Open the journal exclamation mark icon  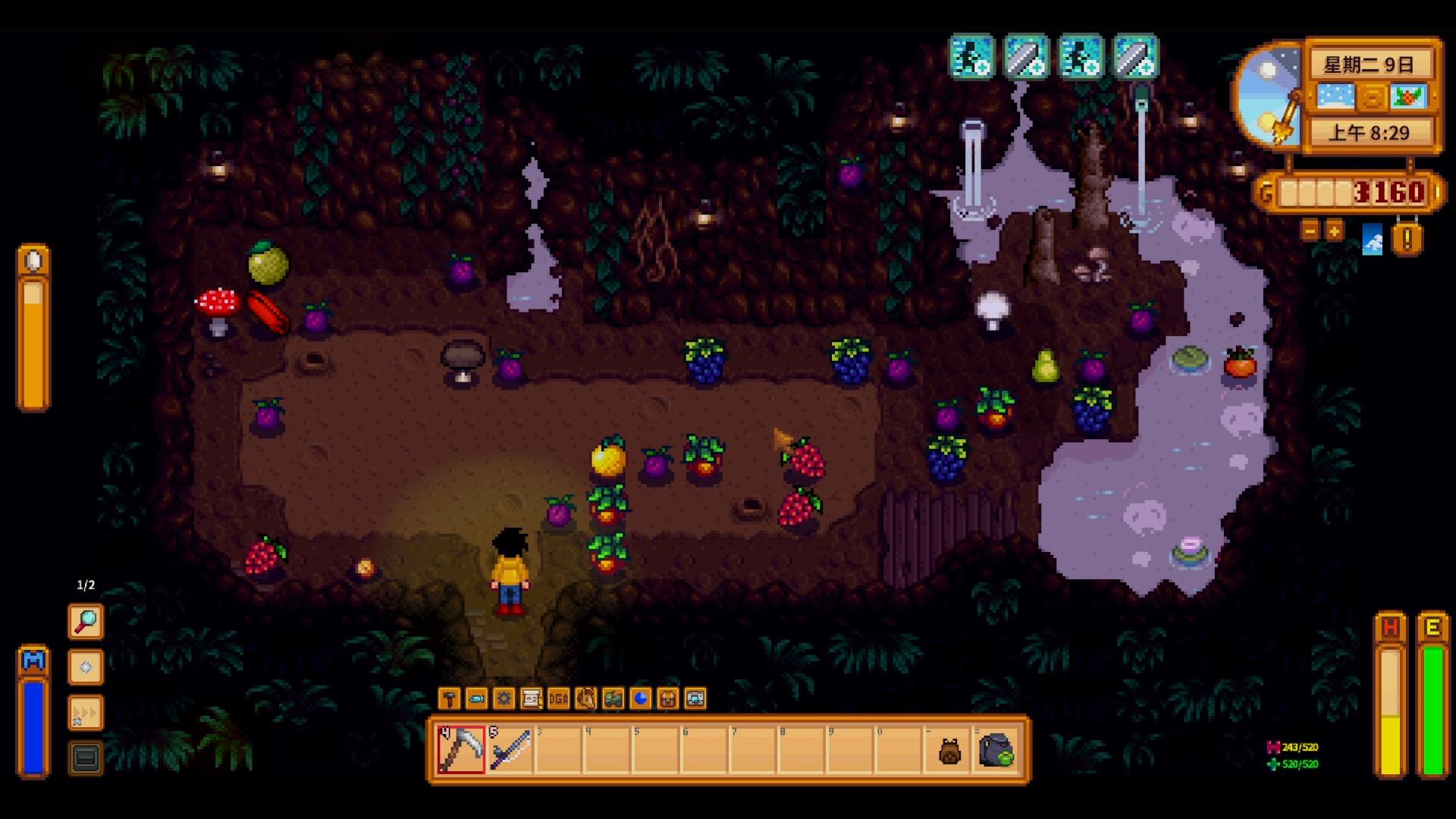1407,240
